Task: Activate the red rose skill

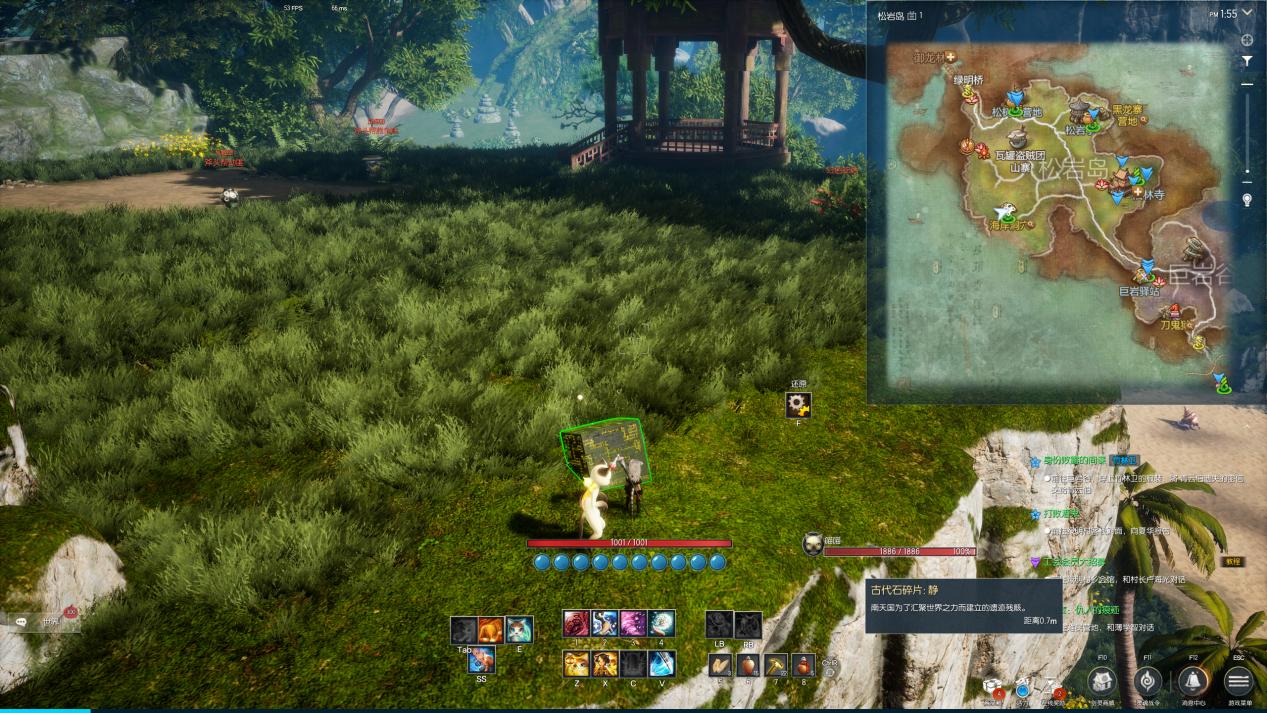Action: tap(576, 624)
